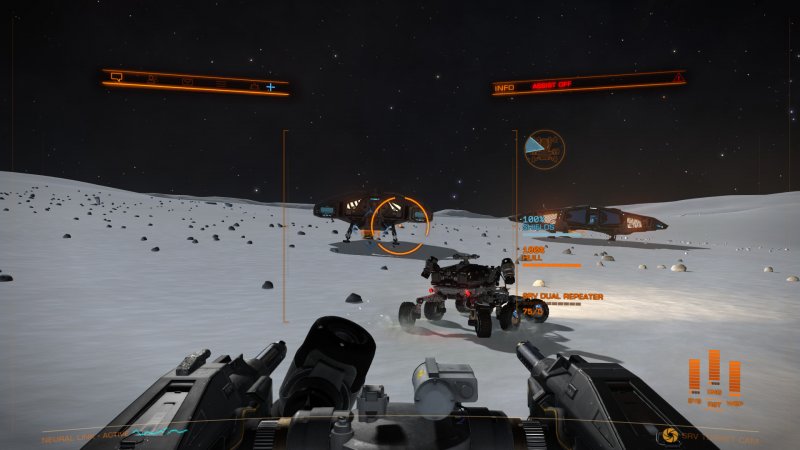Screen dimensions: 800x450
Task: Open the inbox envelope icon
Action: pyautogui.click(x=187, y=81)
